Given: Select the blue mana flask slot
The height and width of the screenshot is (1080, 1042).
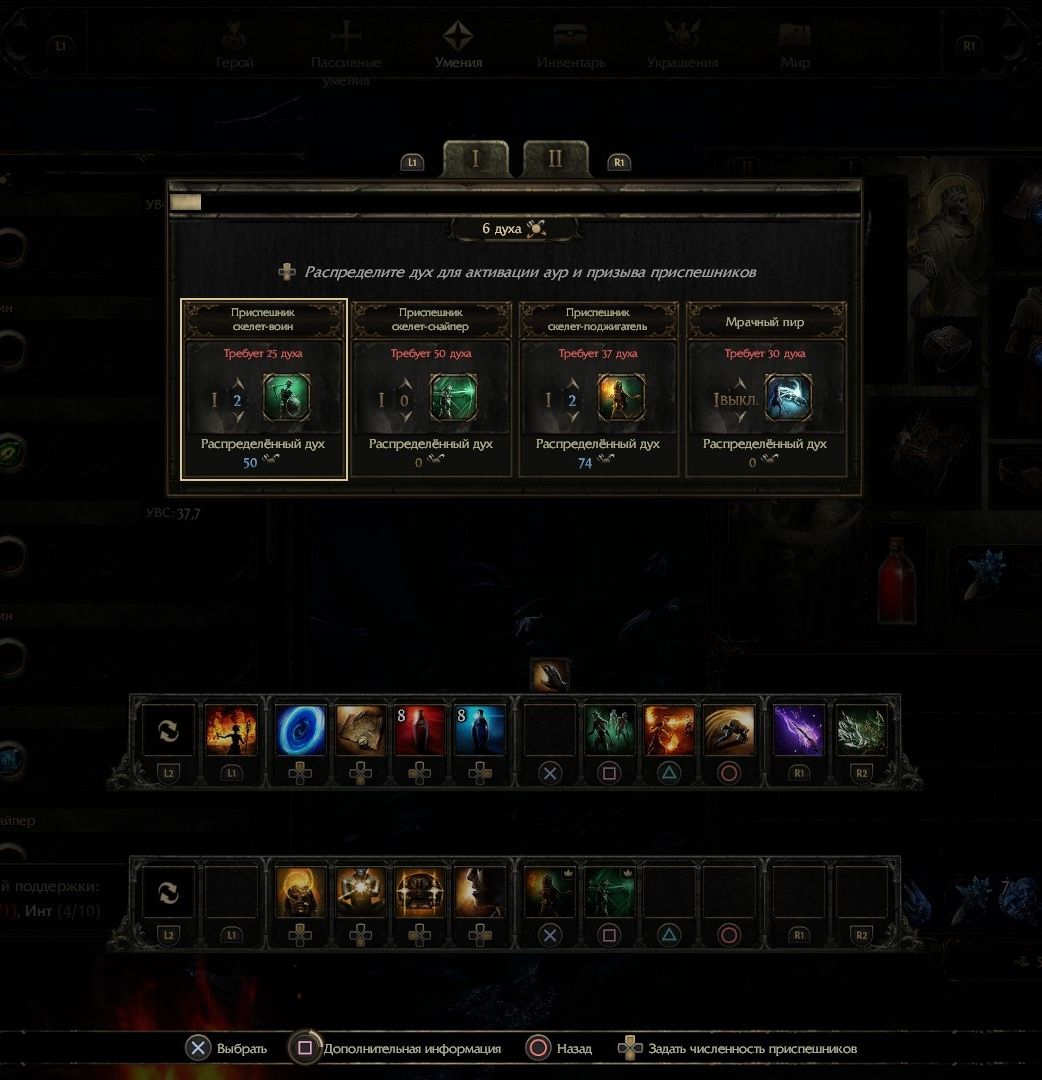Looking at the screenshot, I should point(480,730).
